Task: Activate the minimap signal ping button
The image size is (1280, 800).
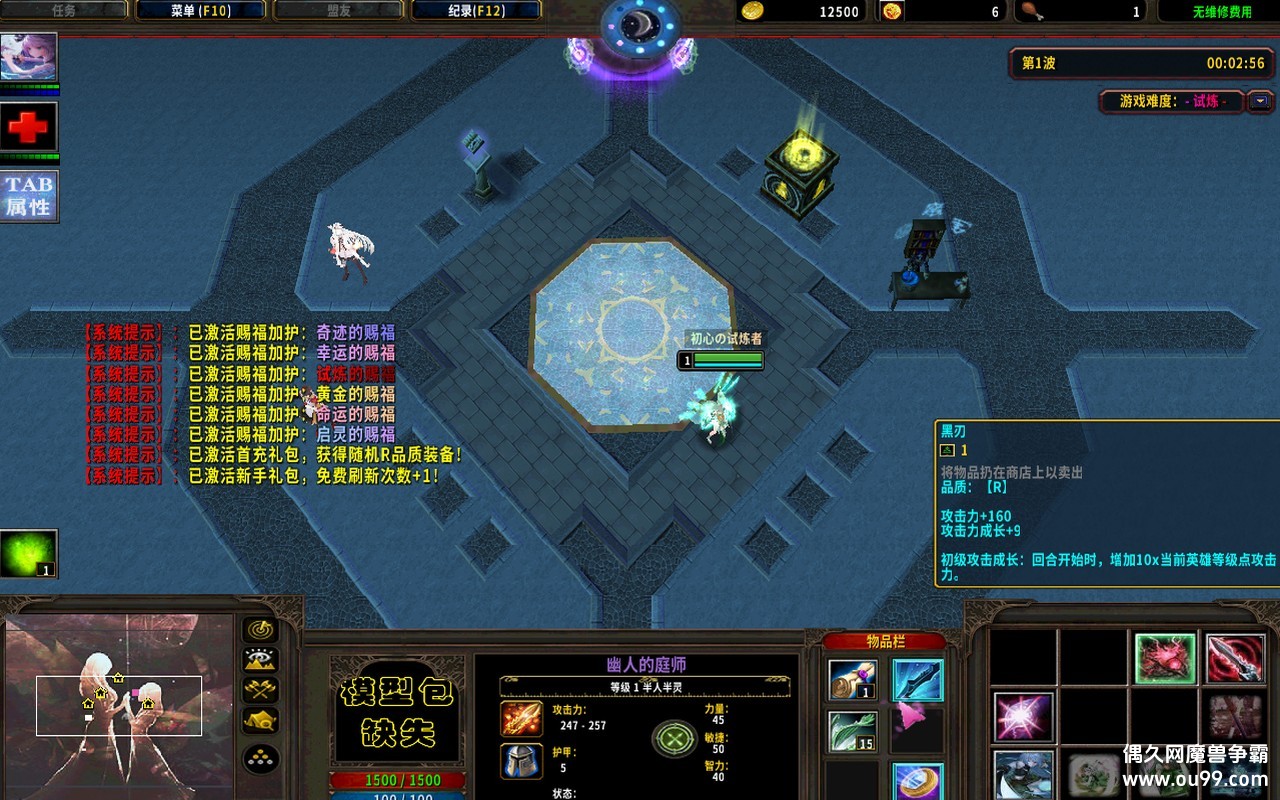Action: [x=261, y=629]
